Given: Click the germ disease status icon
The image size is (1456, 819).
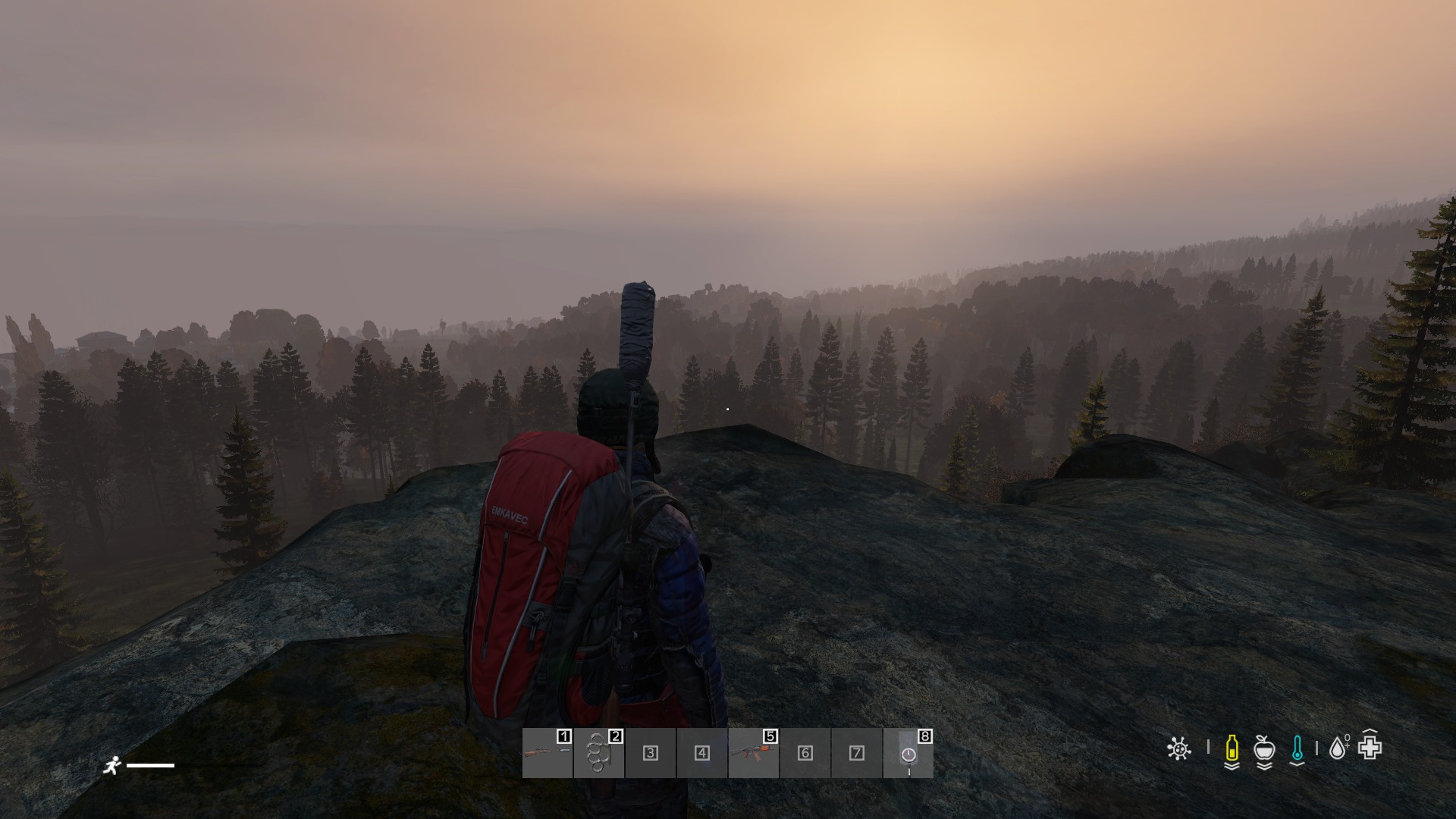Looking at the screenshot, I should 1178,748.
